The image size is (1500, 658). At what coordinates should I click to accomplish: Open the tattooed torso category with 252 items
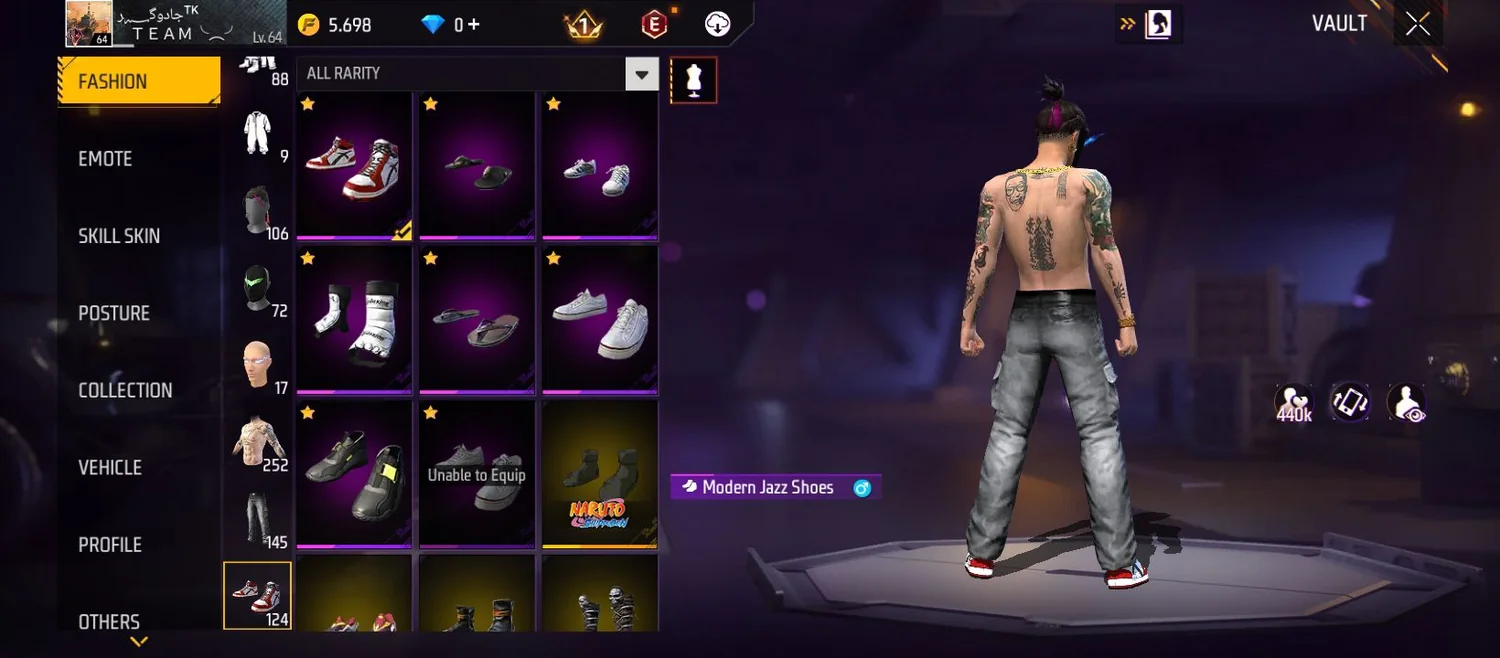coord(257,441)
